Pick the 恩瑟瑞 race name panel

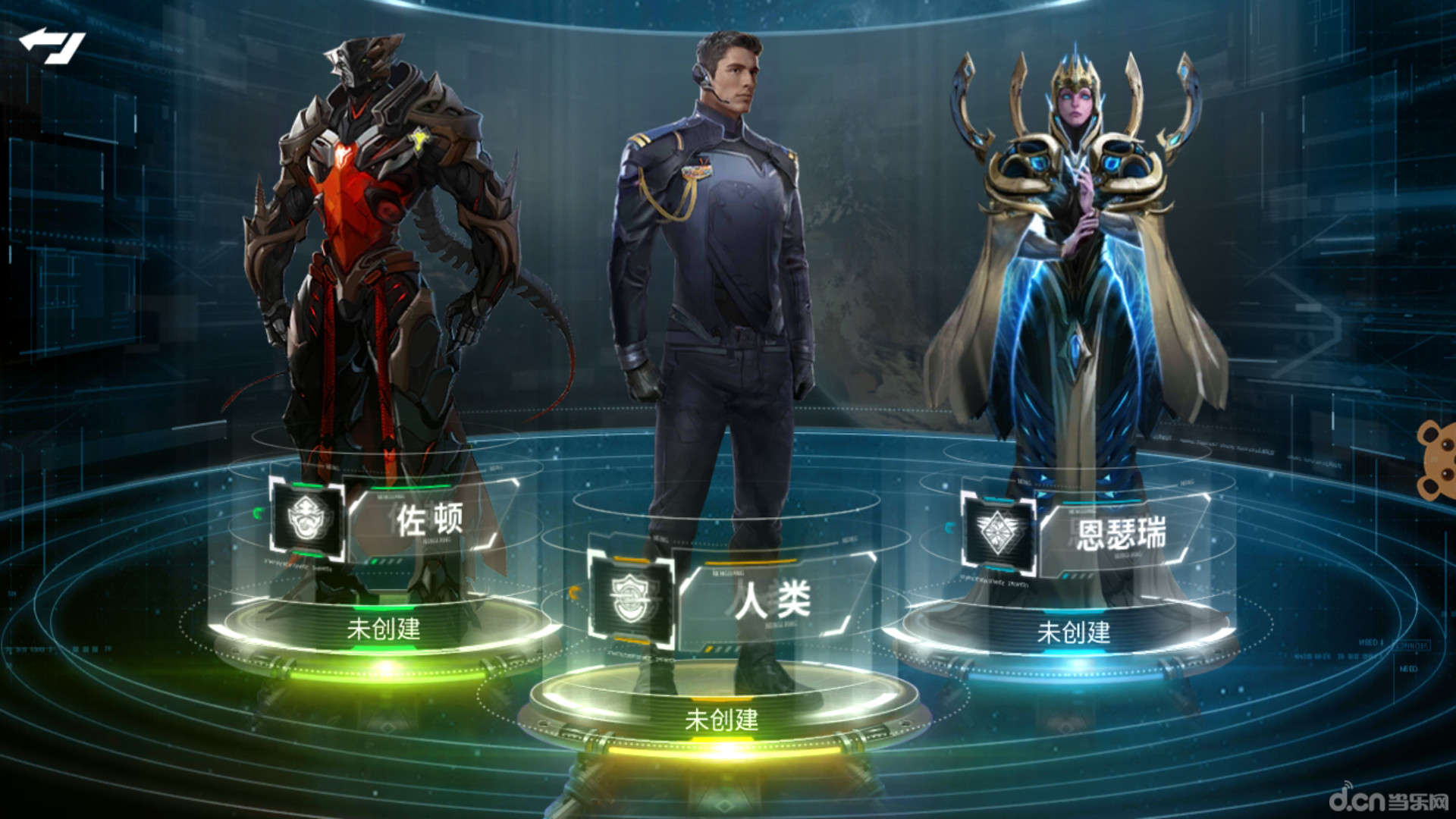coord(1120,533)
